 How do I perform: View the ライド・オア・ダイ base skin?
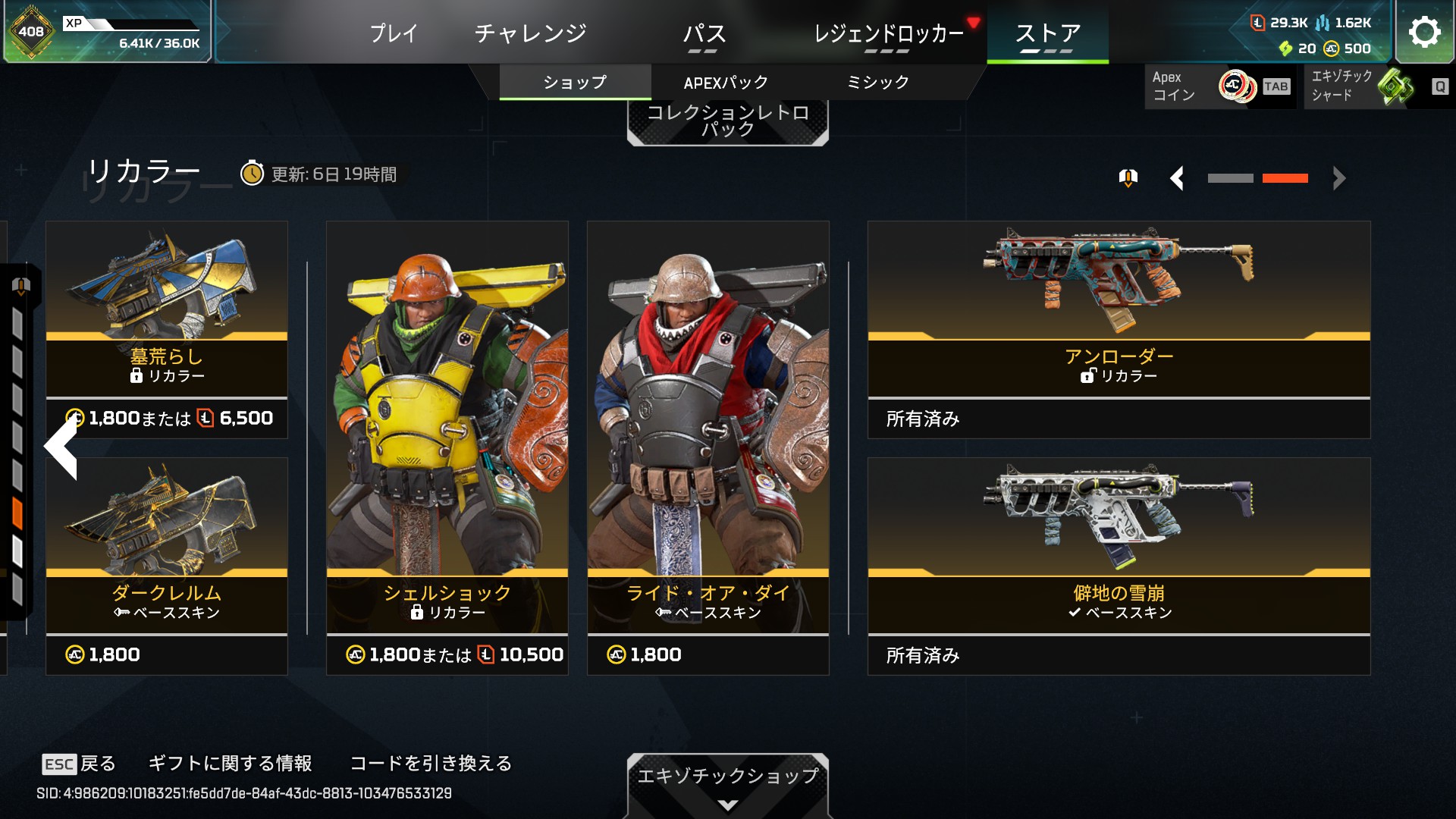tap(708, 447)
